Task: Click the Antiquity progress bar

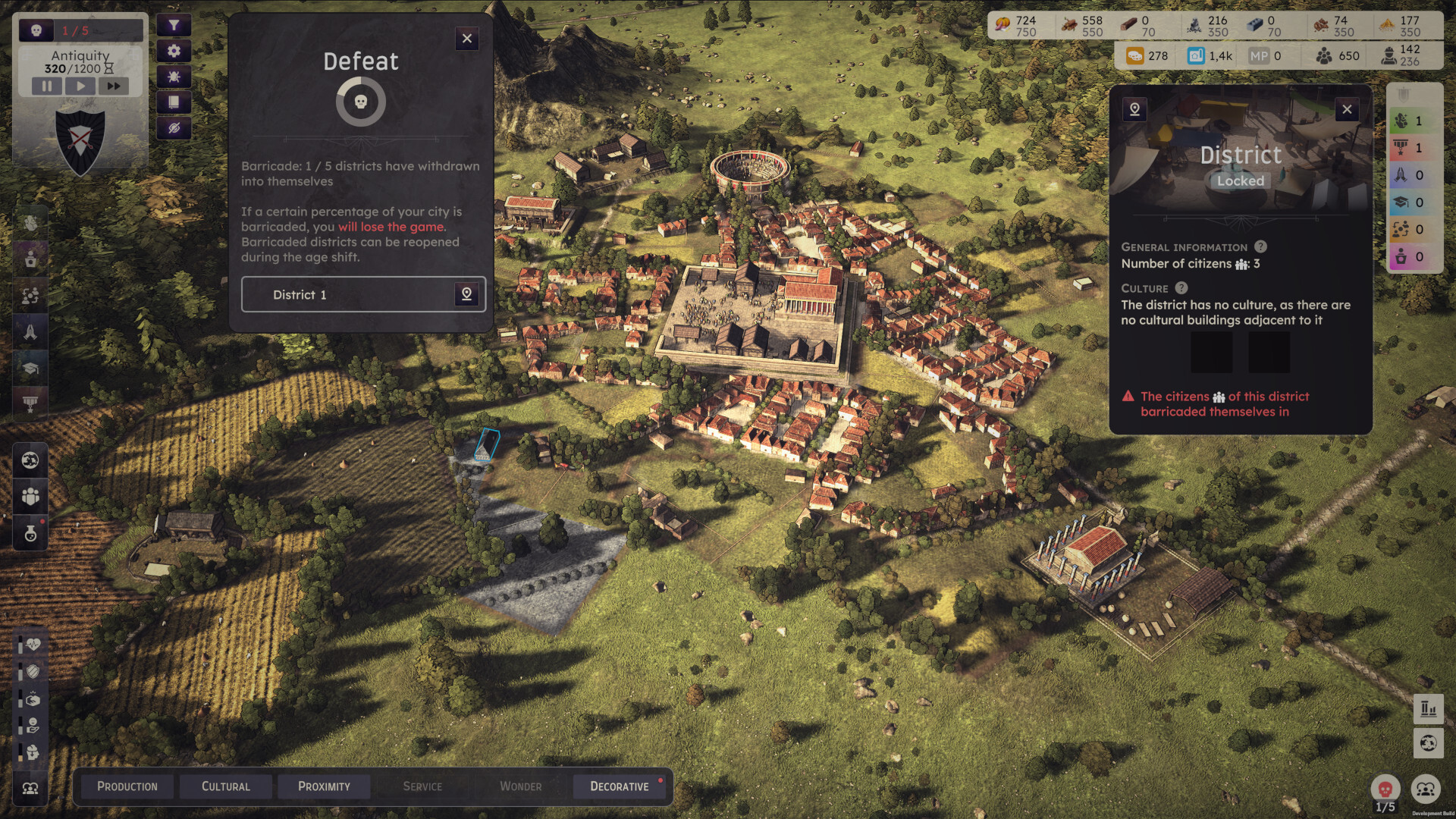Action: (x=80, y=65)
